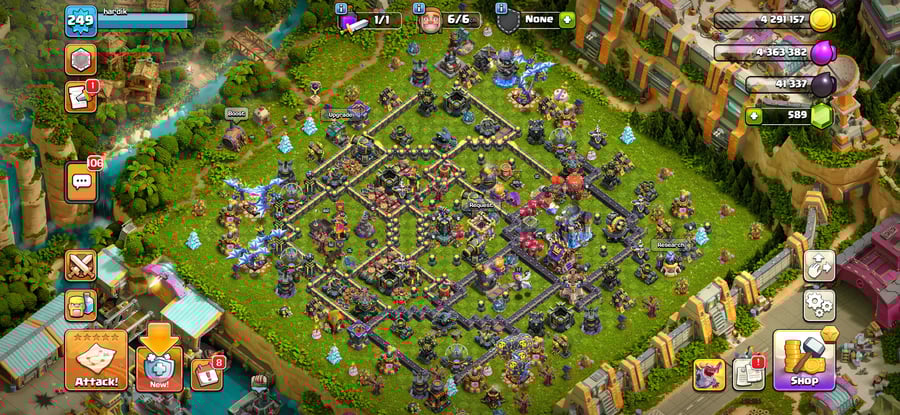
Task: Open the paper list icon with red alert
Action: 748,374
